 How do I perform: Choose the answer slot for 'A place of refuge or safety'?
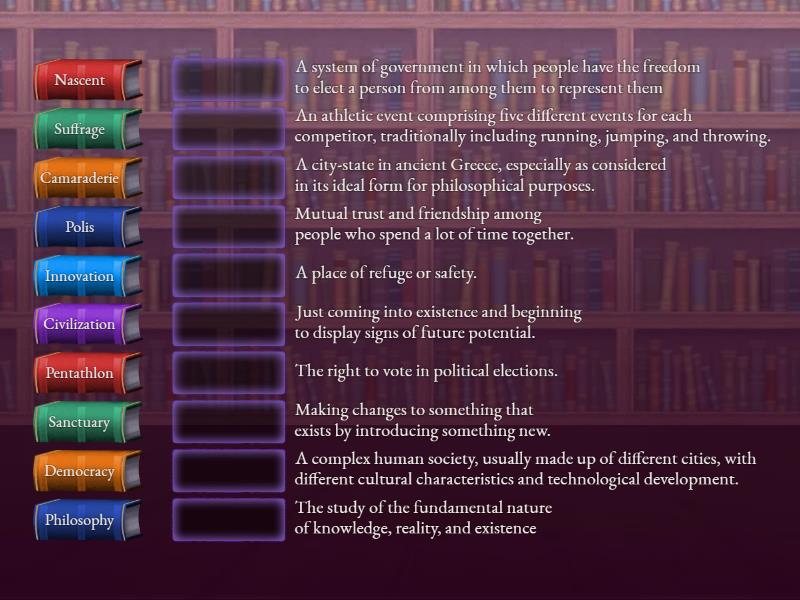pyautogui.click(x=229, y=276)
